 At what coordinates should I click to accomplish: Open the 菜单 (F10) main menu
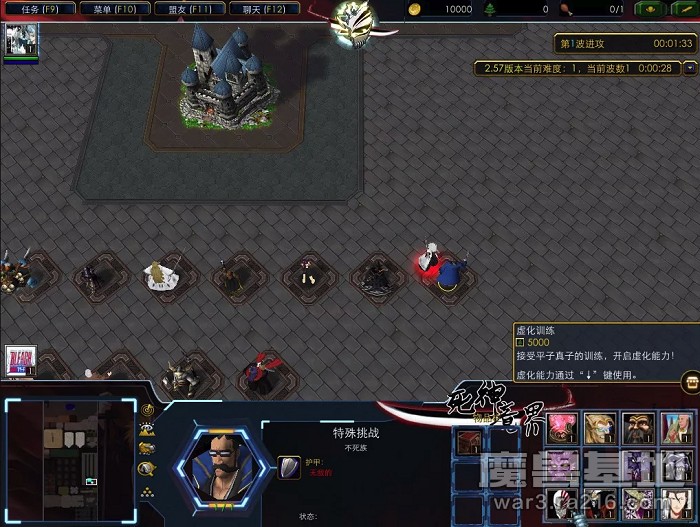[x=114, y=9]
